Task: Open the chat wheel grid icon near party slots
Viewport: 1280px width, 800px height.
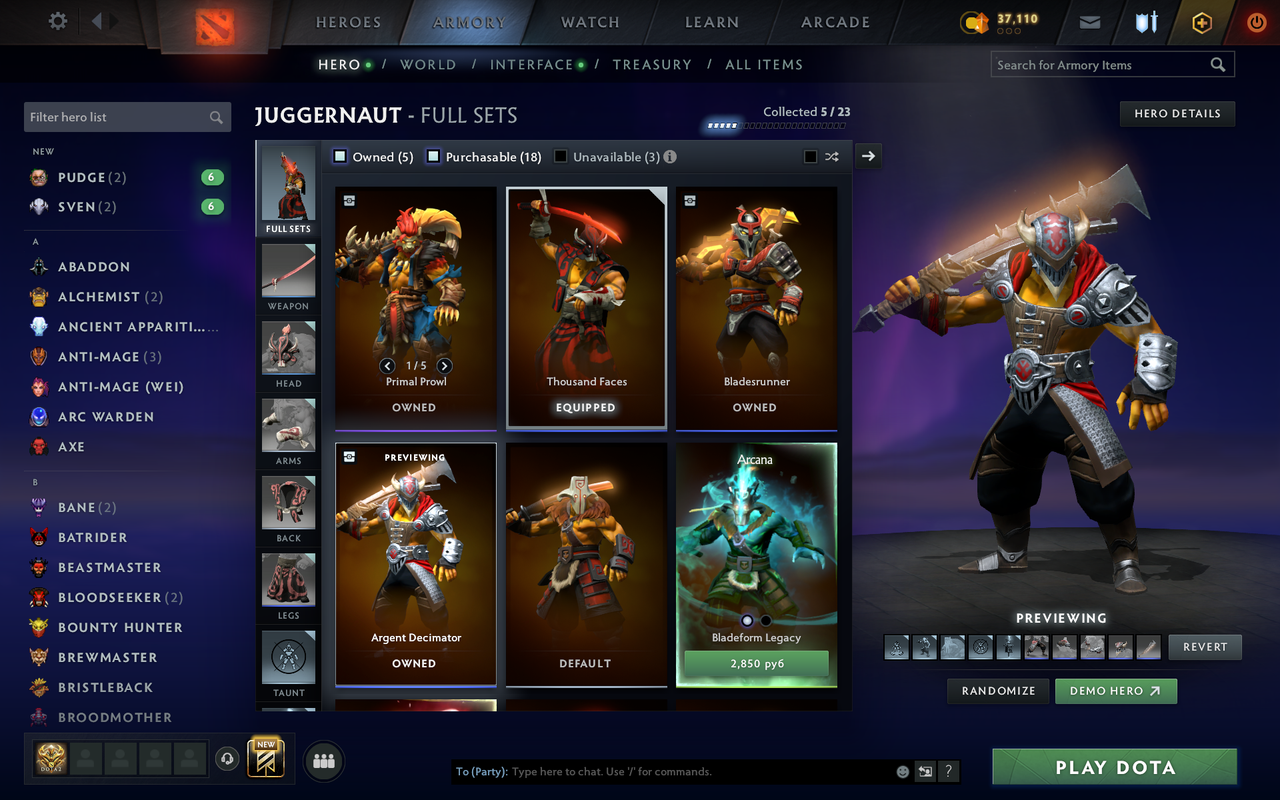Action: 323,761
